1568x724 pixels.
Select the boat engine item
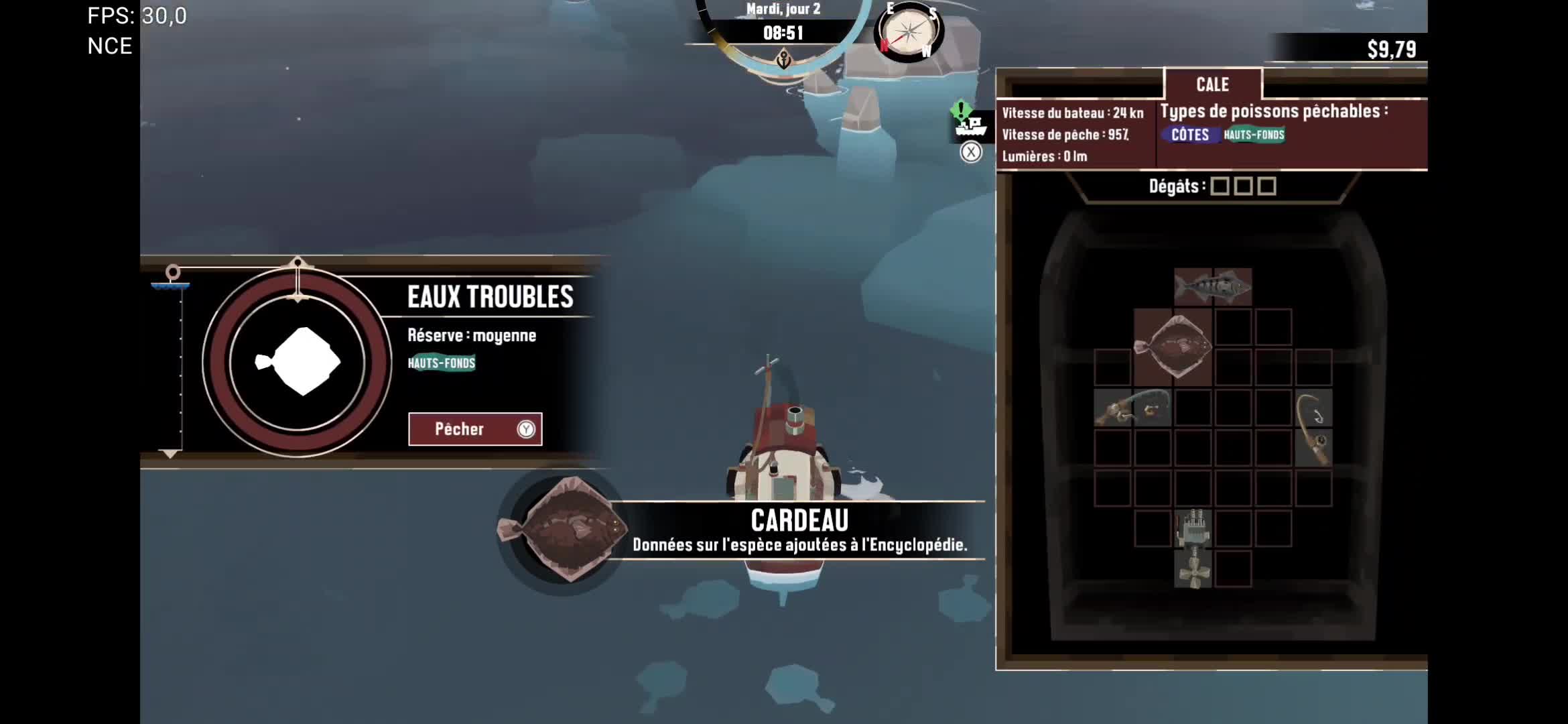point(1193,528)
